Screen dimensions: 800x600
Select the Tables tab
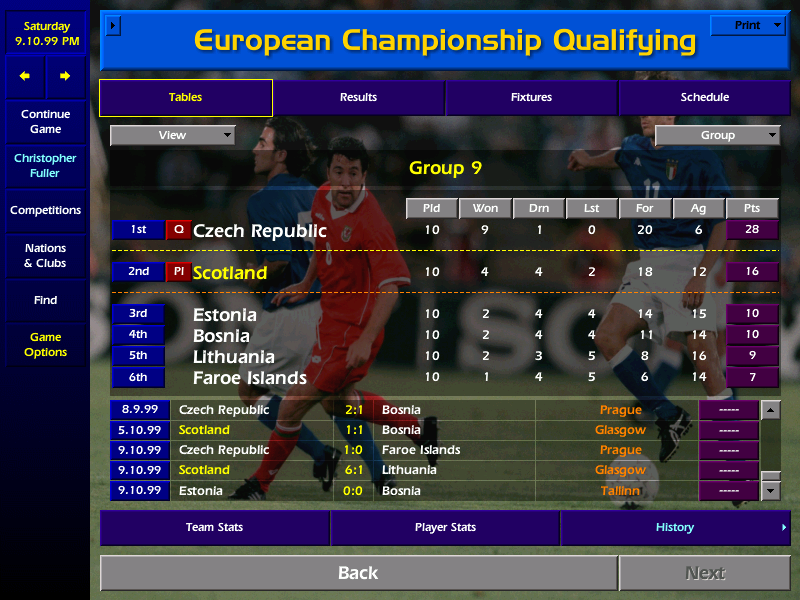tap(185, 98)
